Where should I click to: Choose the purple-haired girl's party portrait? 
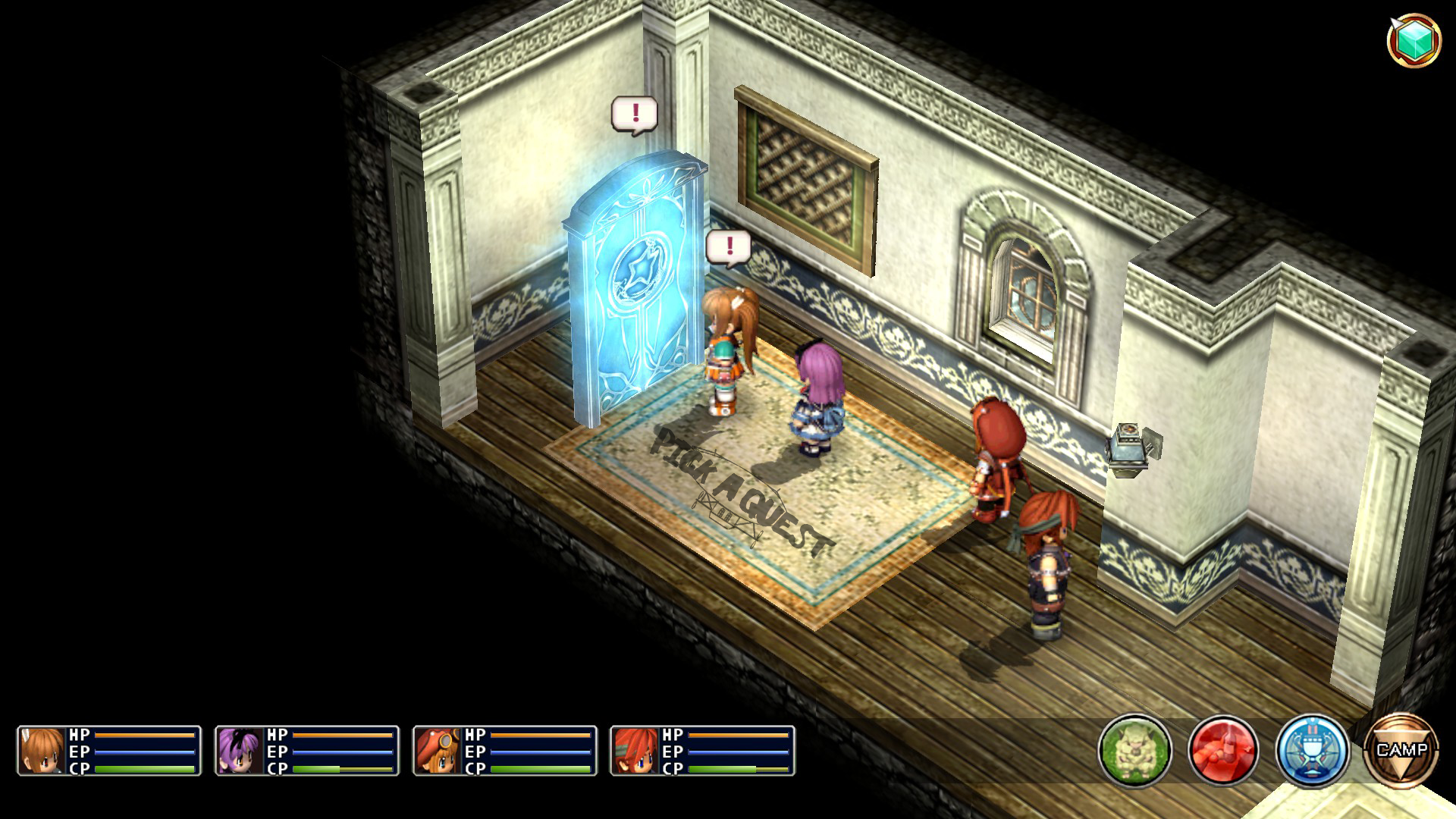pyautogui.click(x=240, y=750)
